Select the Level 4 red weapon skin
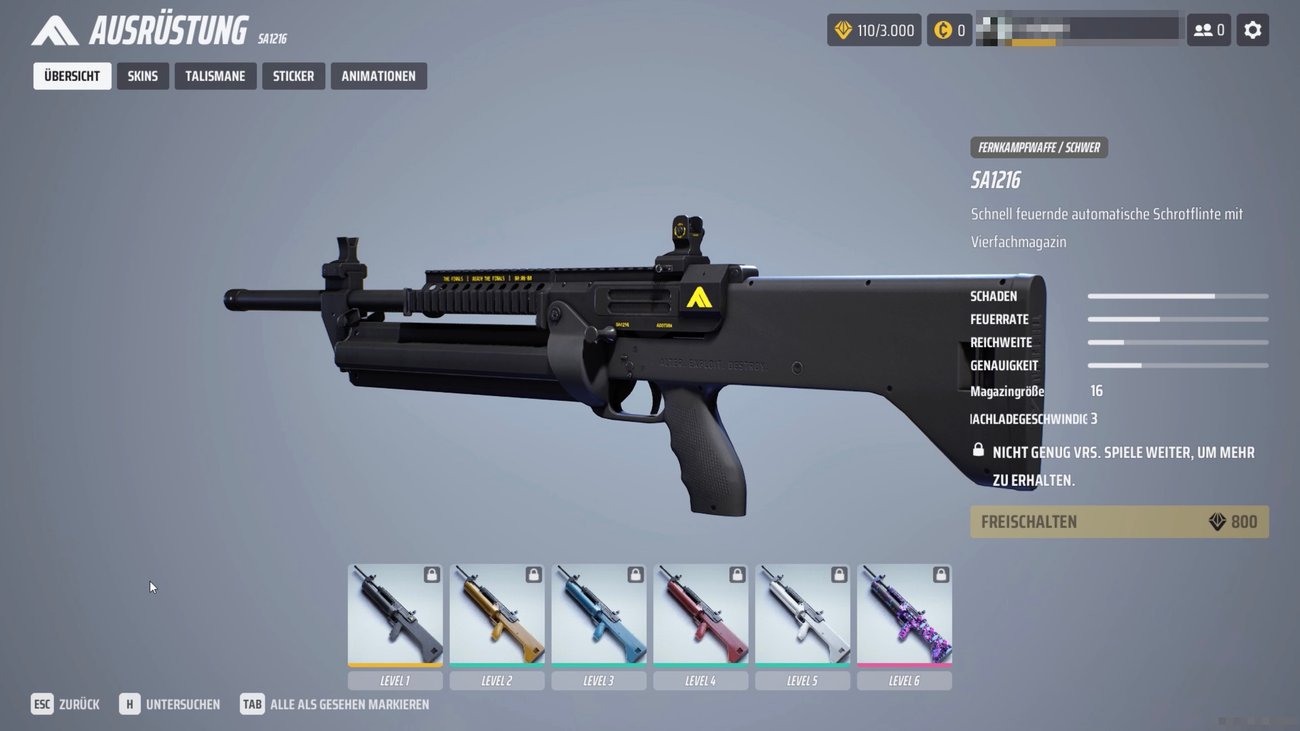Viewport: 1300px width, 731px height. pyautogui.click(x=701, y=615)
